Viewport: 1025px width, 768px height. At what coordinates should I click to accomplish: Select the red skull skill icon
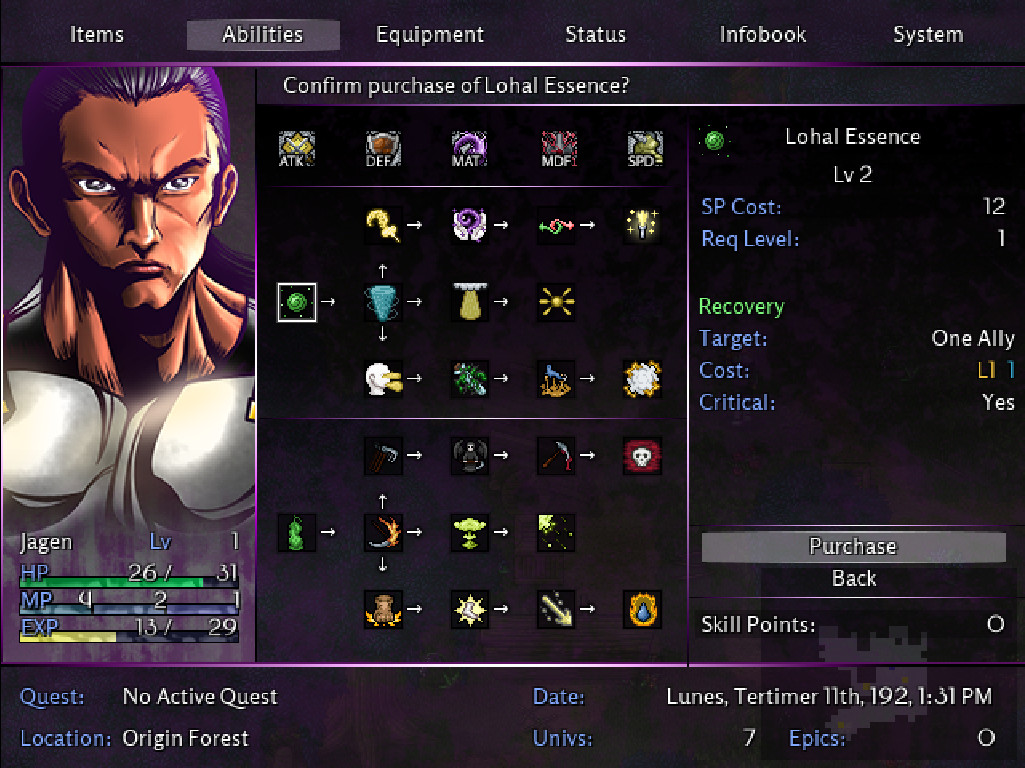tap(642, 455)
